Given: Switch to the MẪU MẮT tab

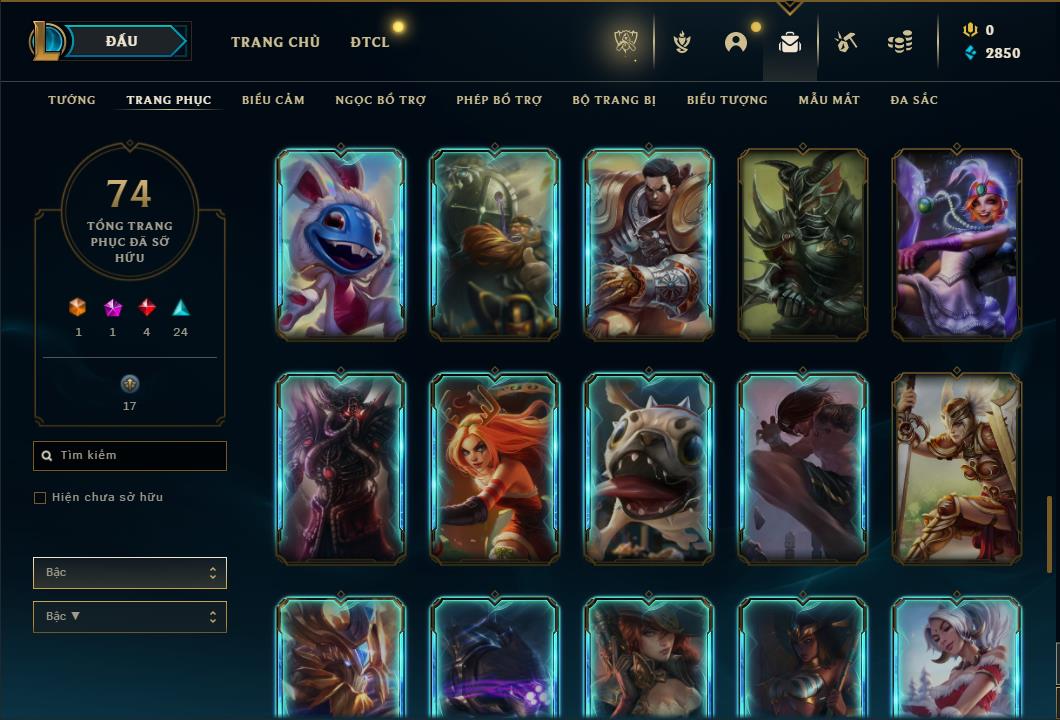Looking at the screenshot, I should (829, 100).
